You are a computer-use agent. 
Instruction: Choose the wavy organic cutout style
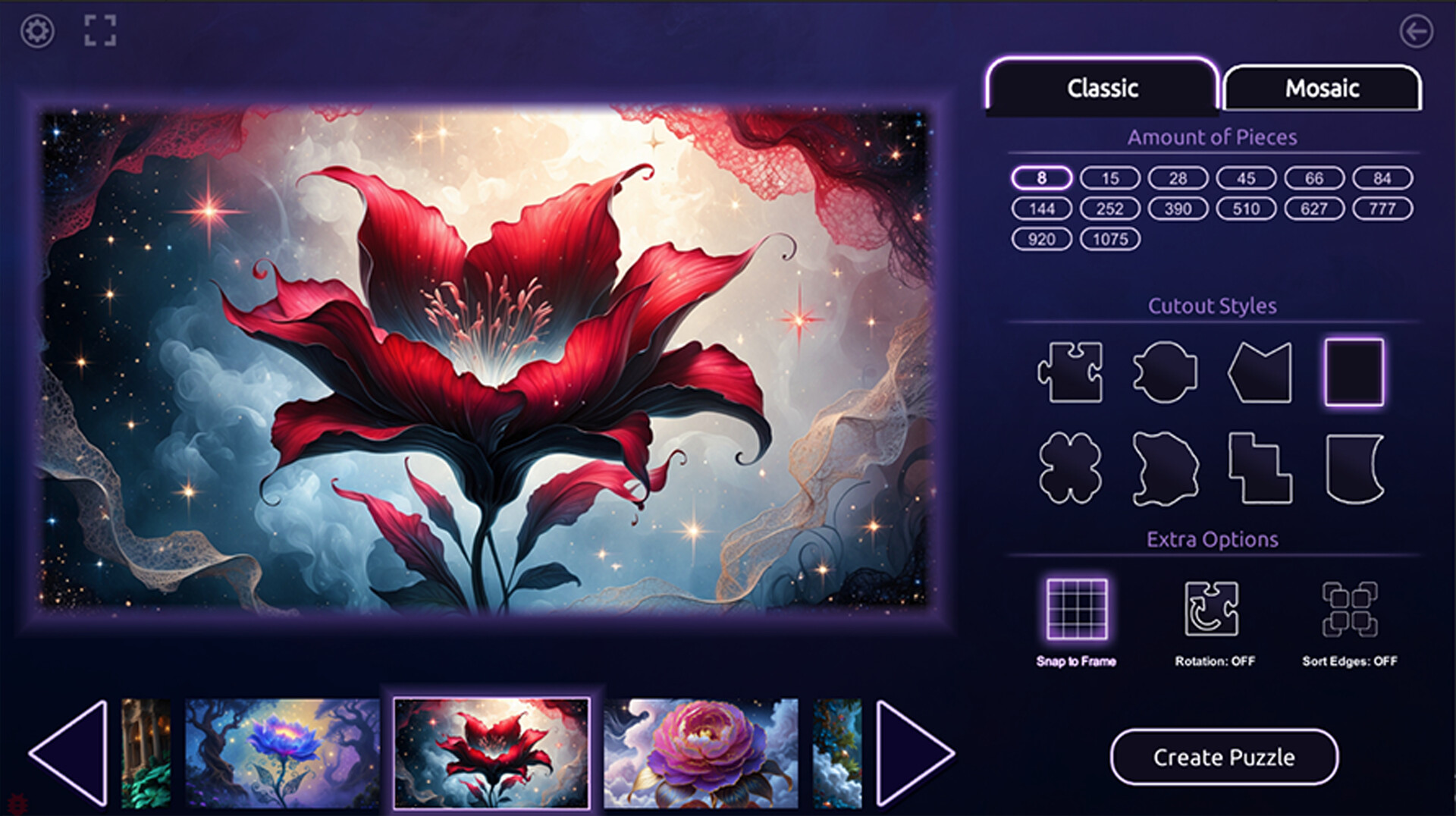1166,466
